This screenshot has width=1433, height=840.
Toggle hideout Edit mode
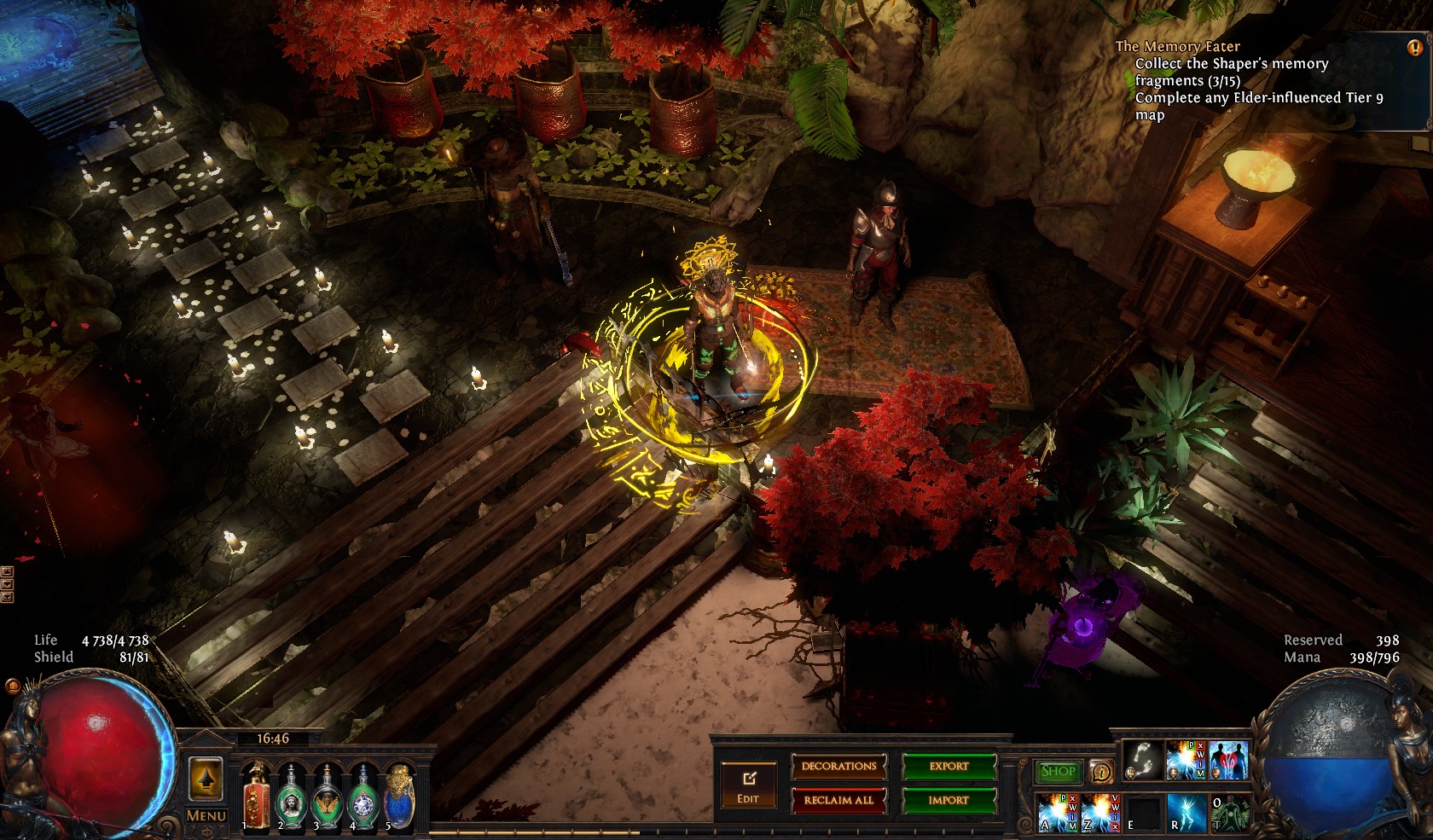(x=748, y=786)
